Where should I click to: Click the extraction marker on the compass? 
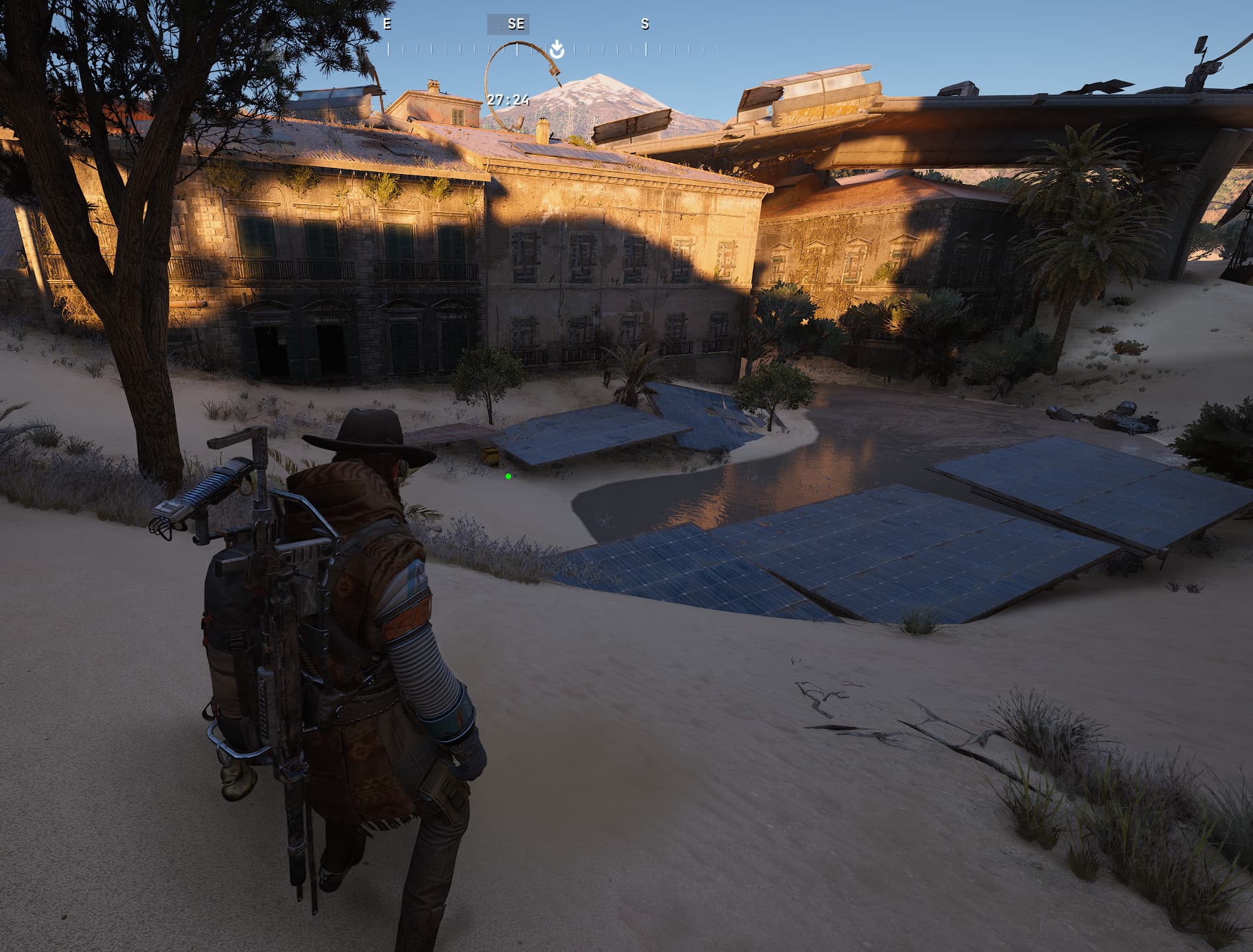(557, 49)
